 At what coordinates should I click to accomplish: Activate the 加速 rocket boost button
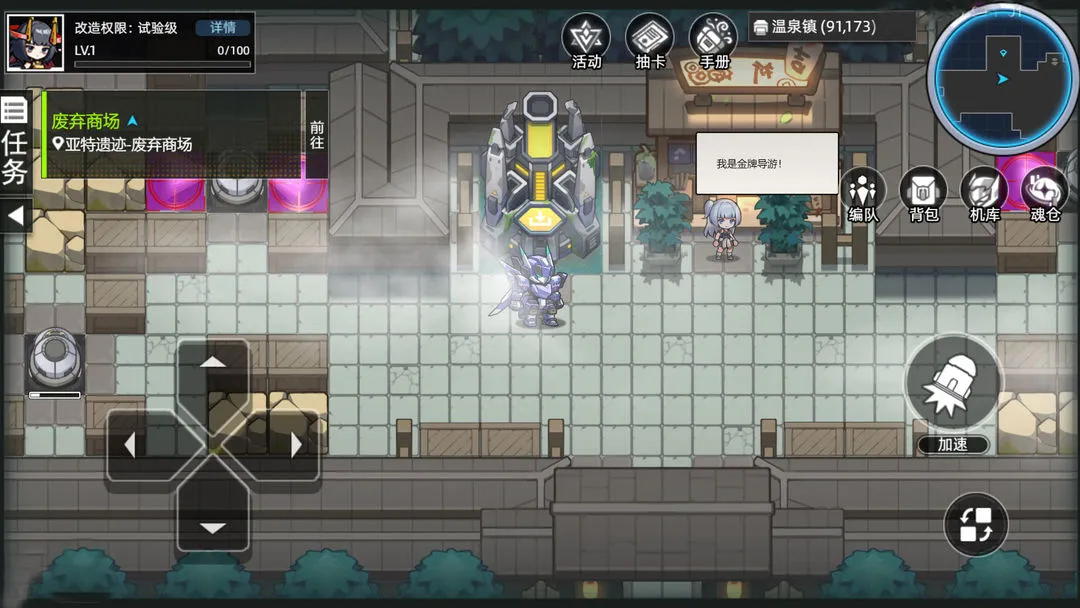(x=953, y=385)
